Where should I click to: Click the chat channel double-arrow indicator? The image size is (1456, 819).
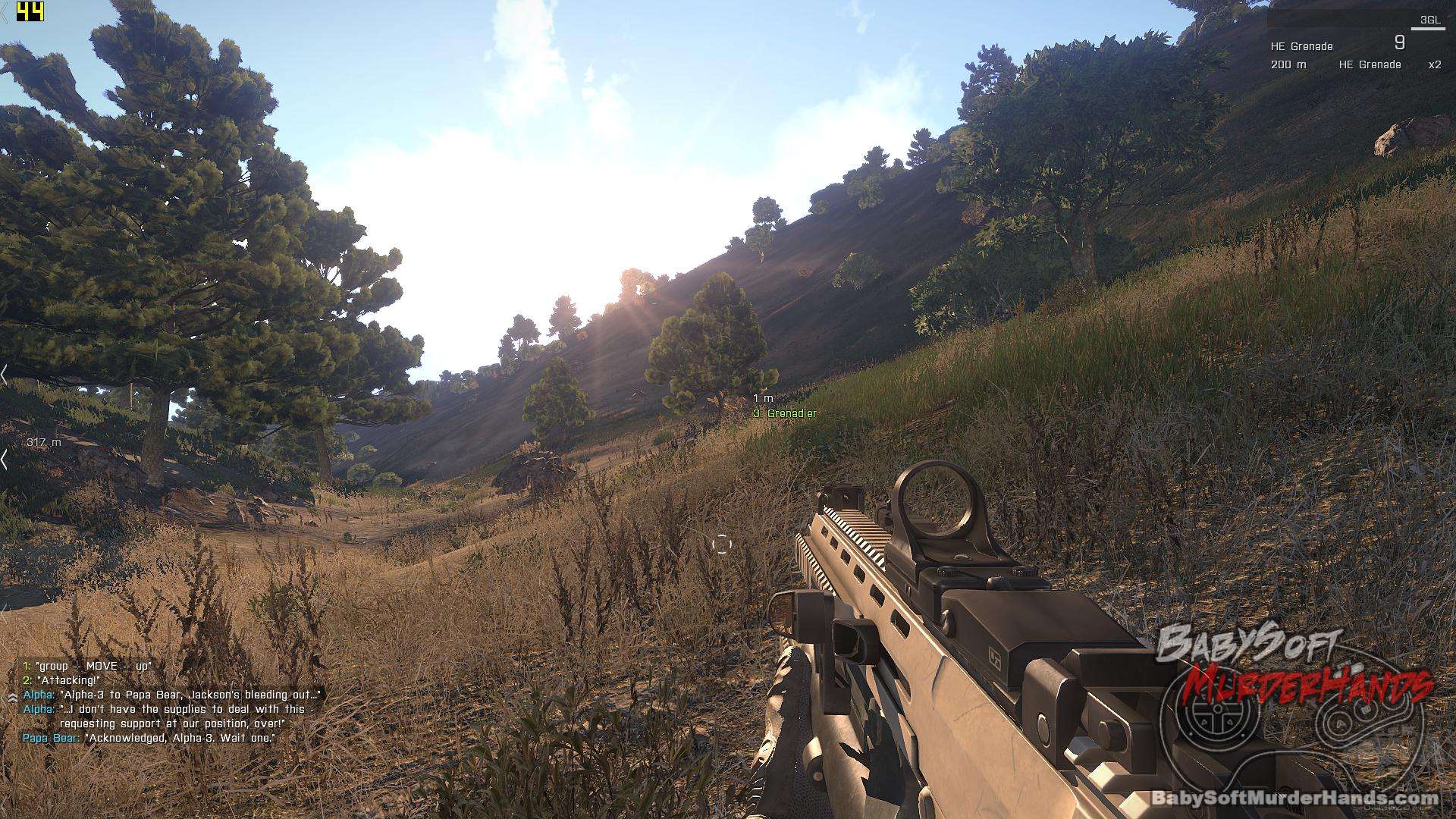[12, 695]
